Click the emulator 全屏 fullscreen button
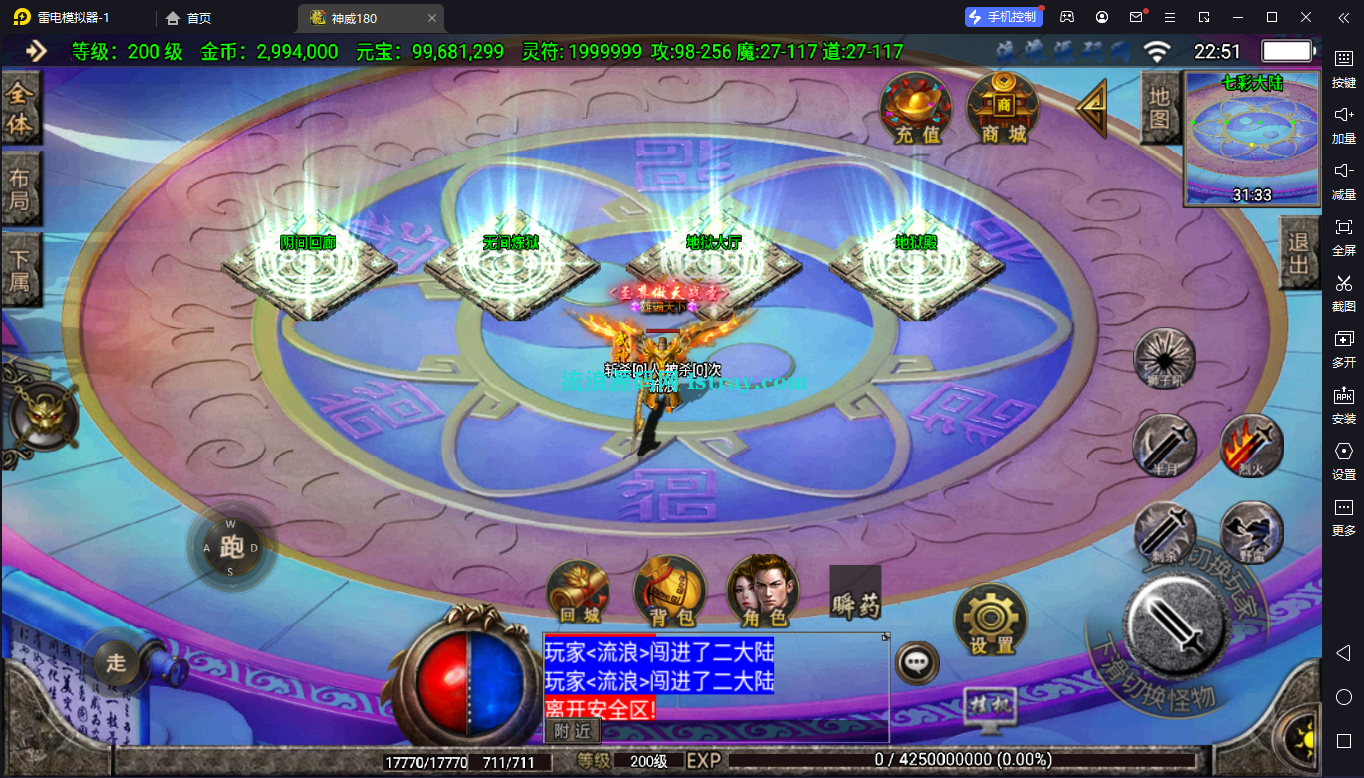 coord(1343,234)
